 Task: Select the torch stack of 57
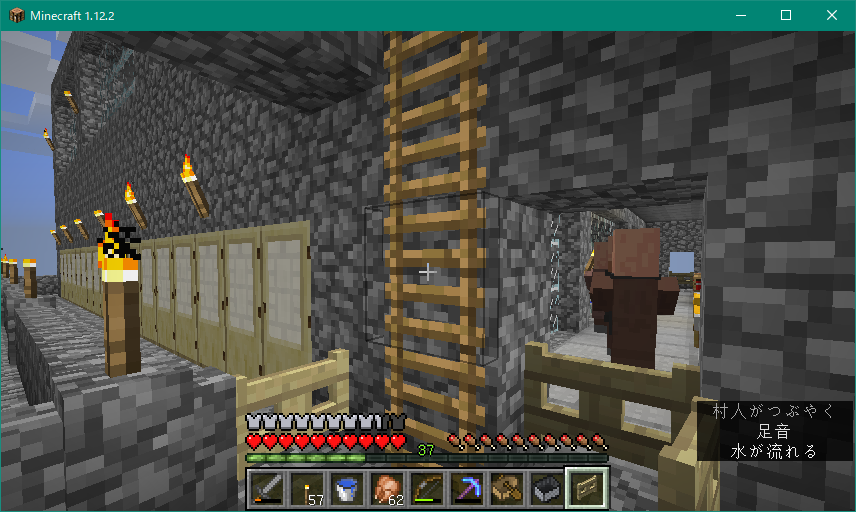307,488
